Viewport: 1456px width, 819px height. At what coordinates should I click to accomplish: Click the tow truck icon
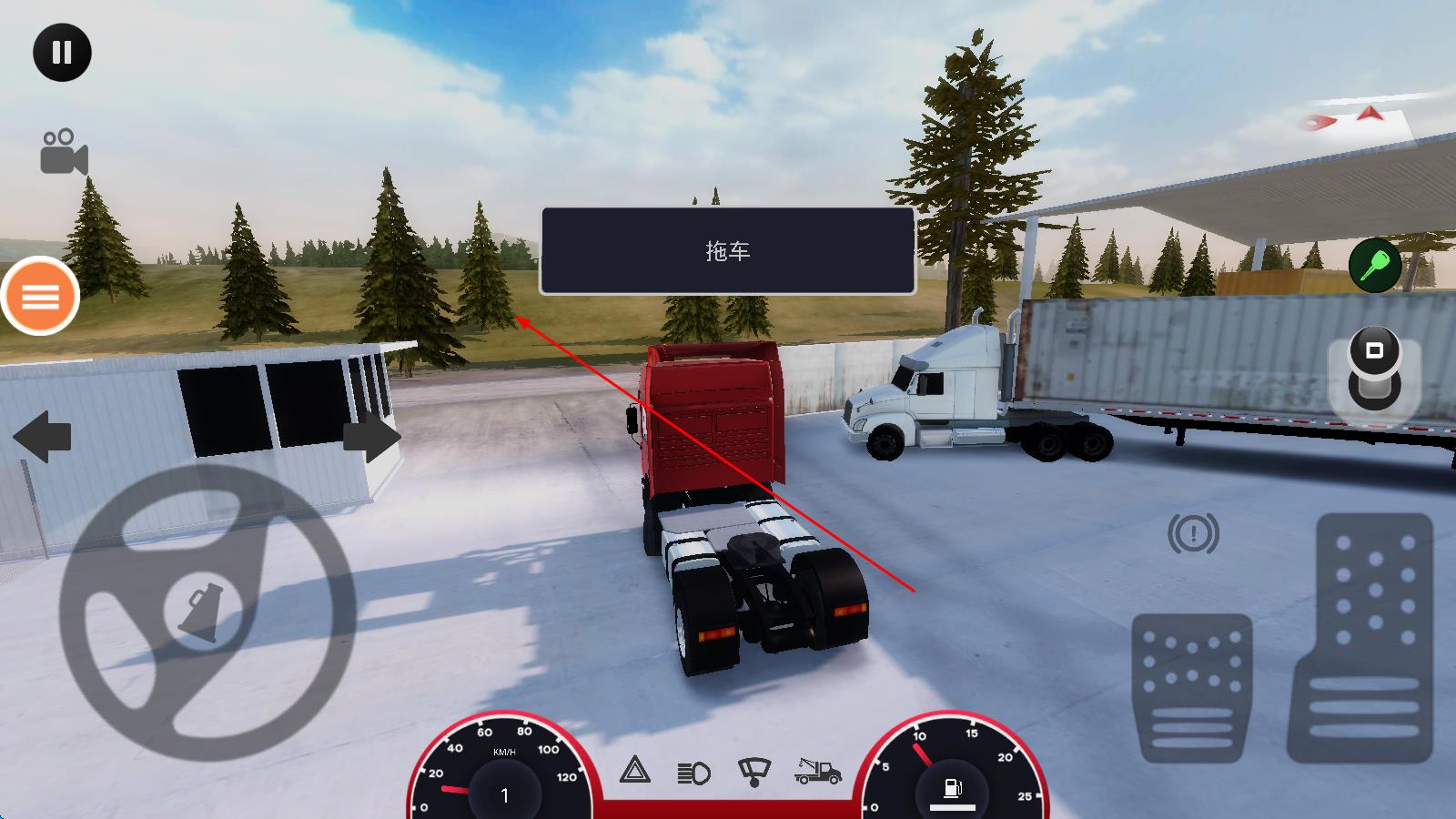click(x=817, y=772)
